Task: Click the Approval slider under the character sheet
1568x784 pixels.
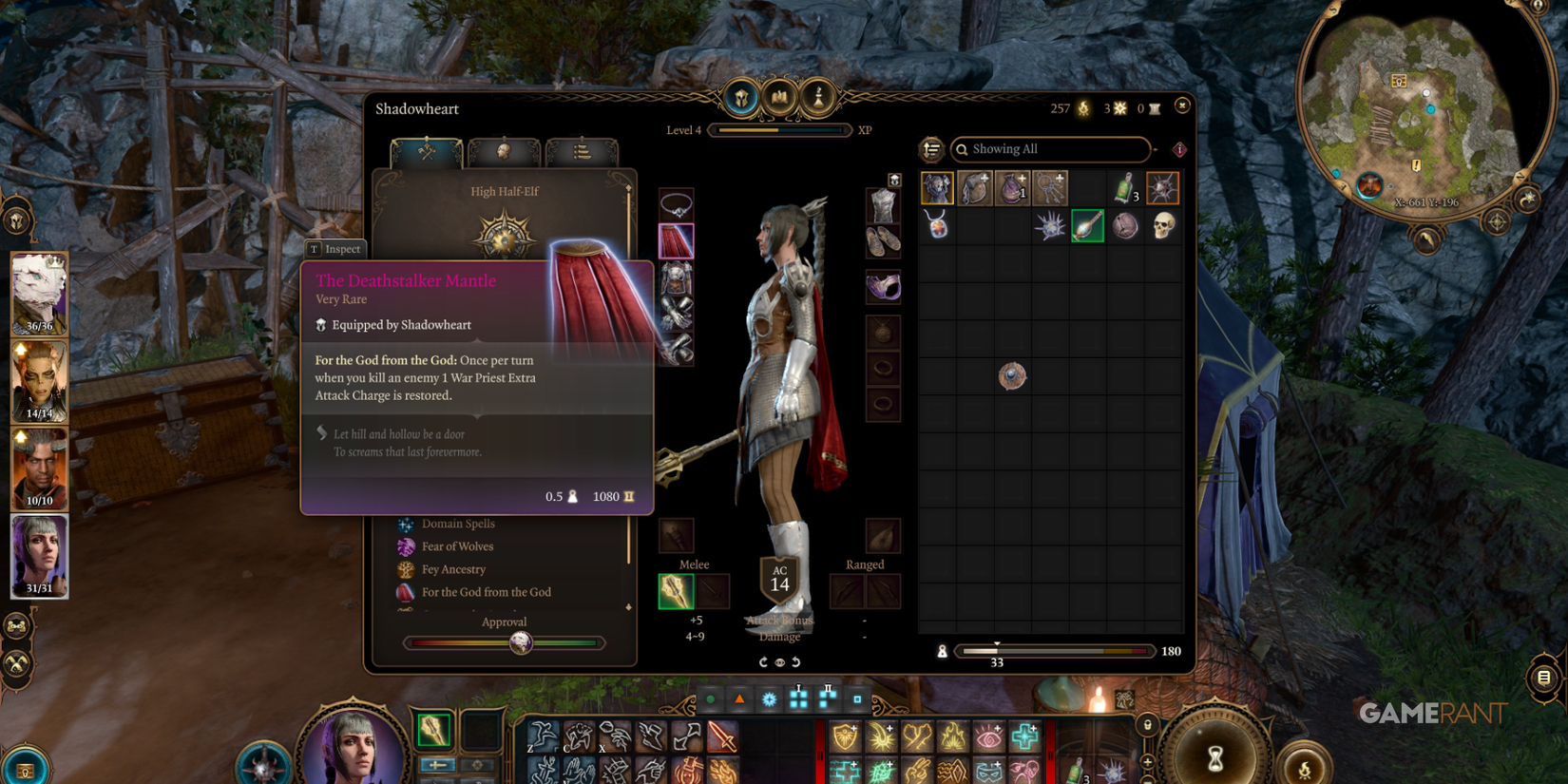Action: (521, 642)
